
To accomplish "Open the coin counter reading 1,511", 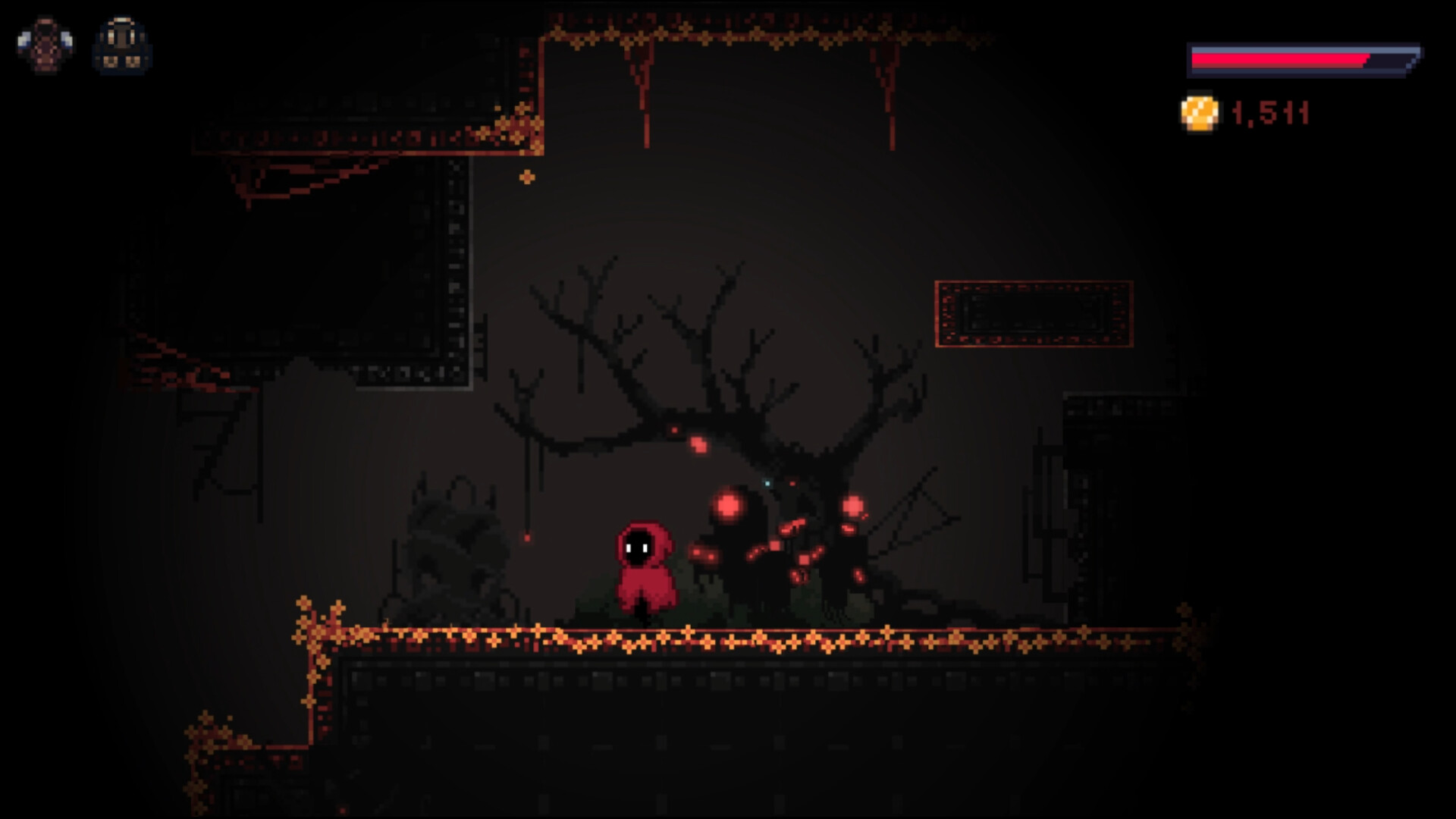I will (1269, 111).
